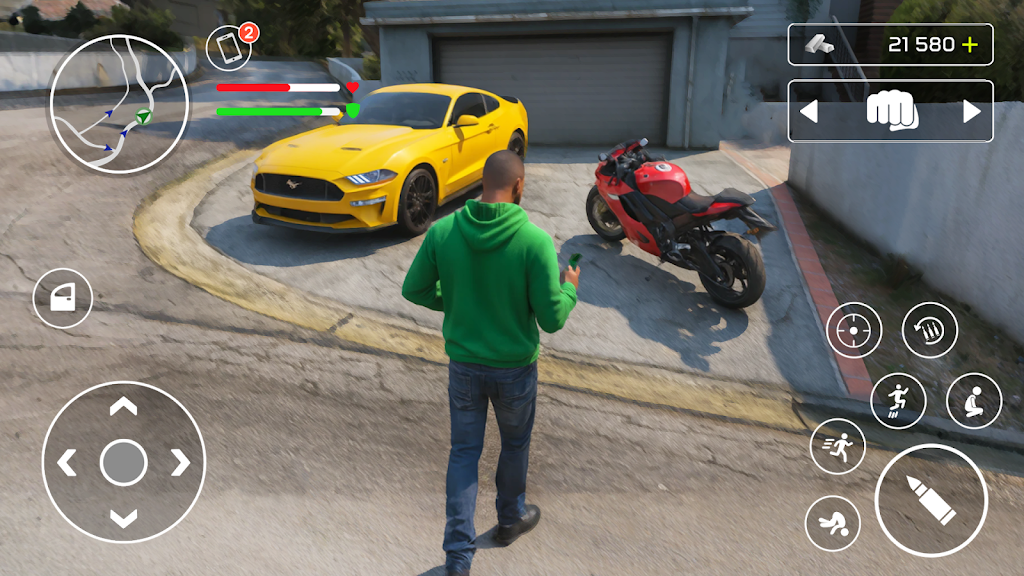Move forward with the up arrow

[123, 407]
